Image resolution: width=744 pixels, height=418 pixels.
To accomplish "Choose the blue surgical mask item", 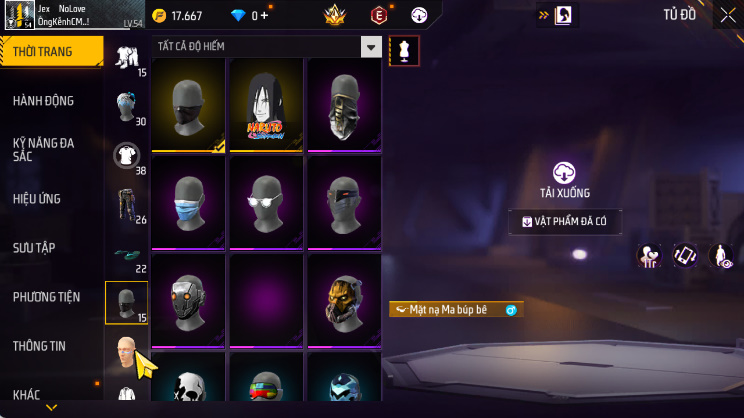I will pos(188,200).
